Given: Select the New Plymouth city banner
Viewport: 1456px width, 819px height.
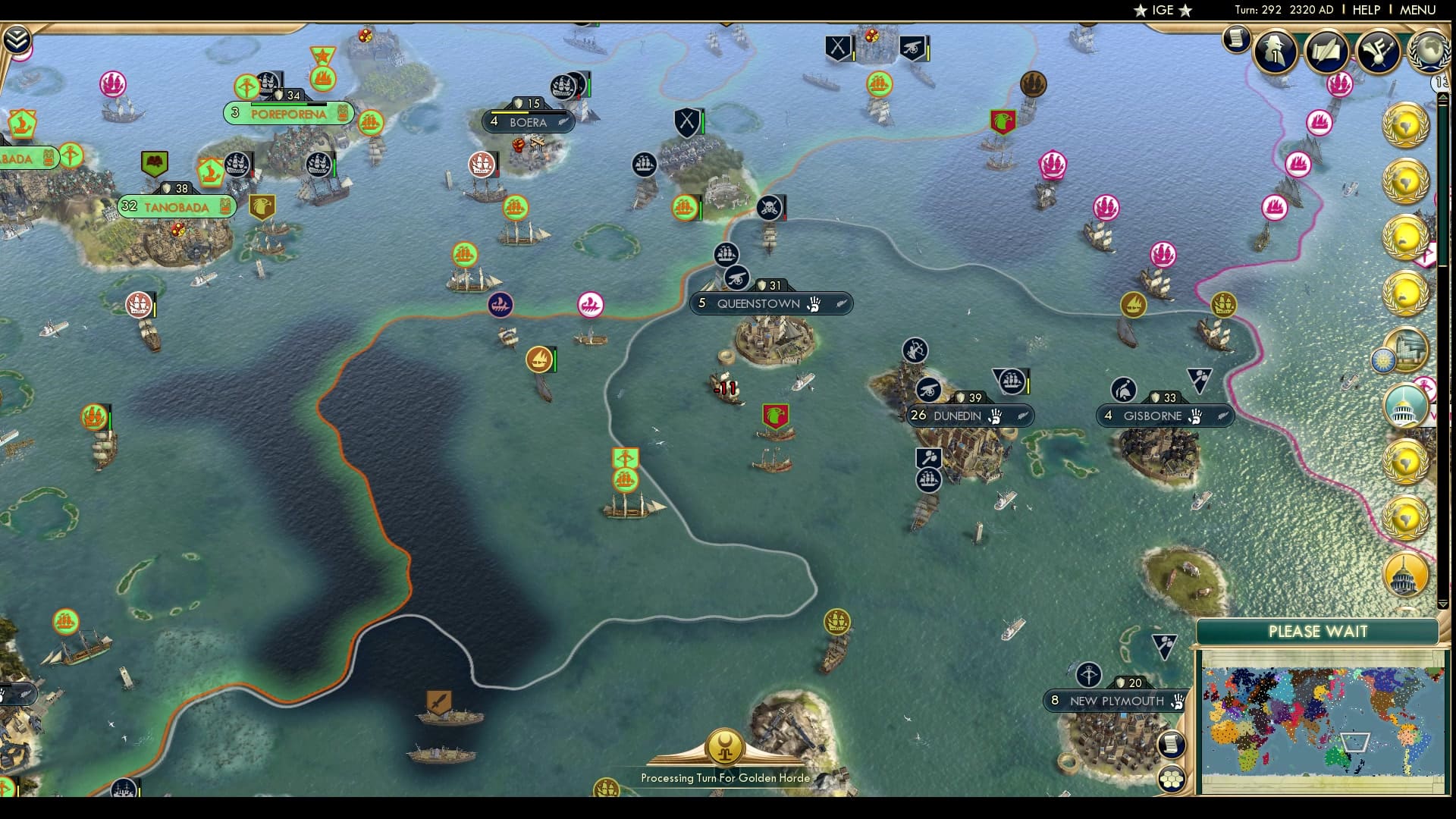Looking at the screenshot, I should coord(1109,701).
